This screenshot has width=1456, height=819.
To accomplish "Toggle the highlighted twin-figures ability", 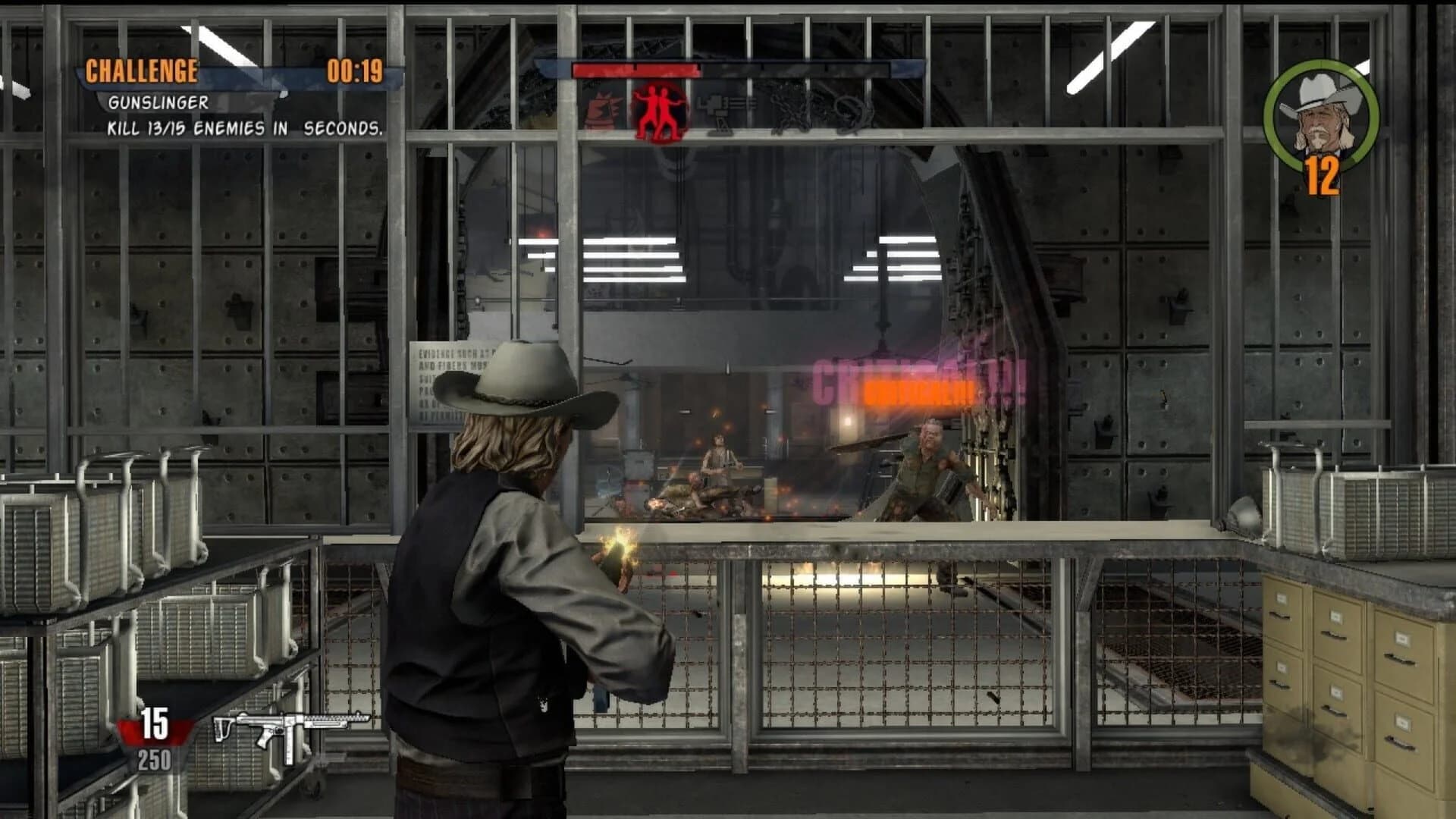I will point(658,106).
